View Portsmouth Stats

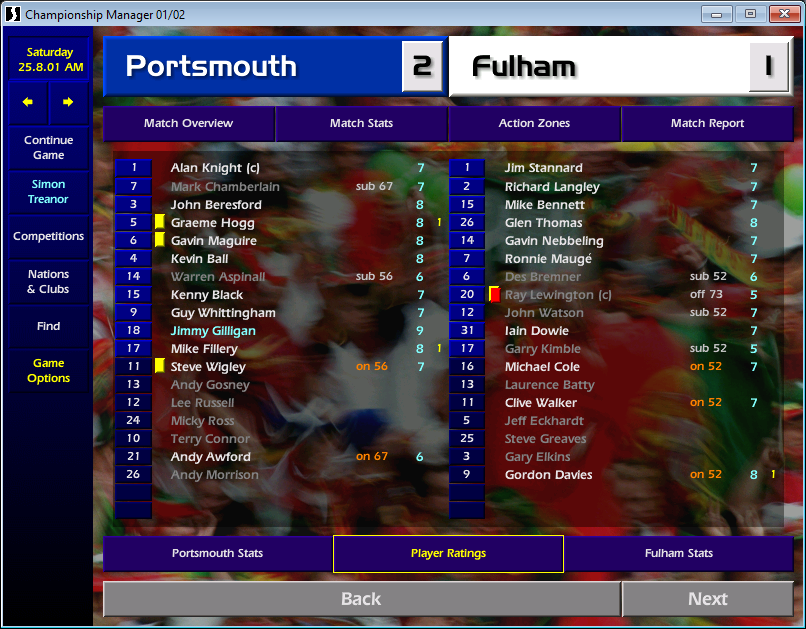217,553
